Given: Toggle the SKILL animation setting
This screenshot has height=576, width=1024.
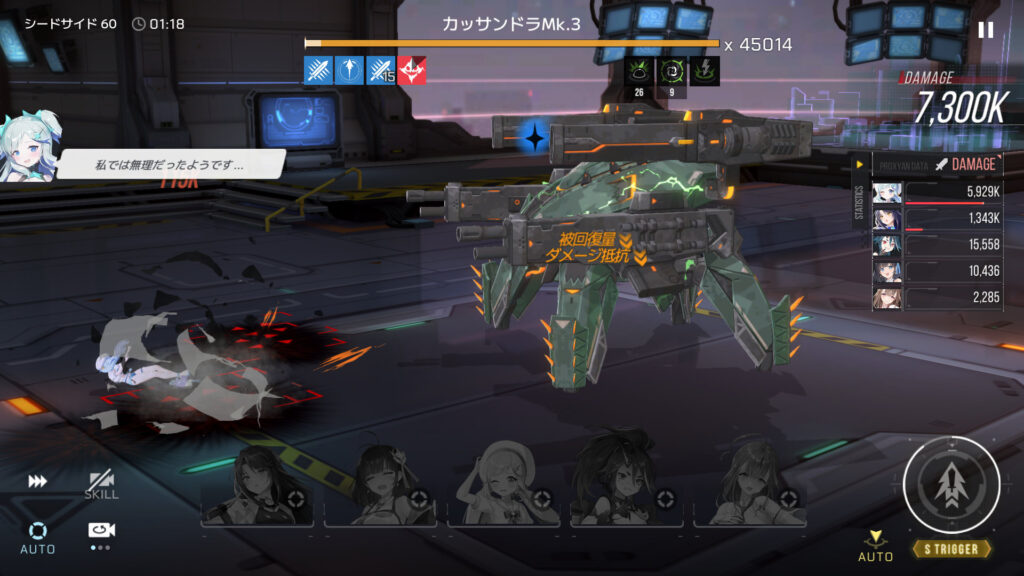Looking at the screenshot, I should [x=101, y=485].
